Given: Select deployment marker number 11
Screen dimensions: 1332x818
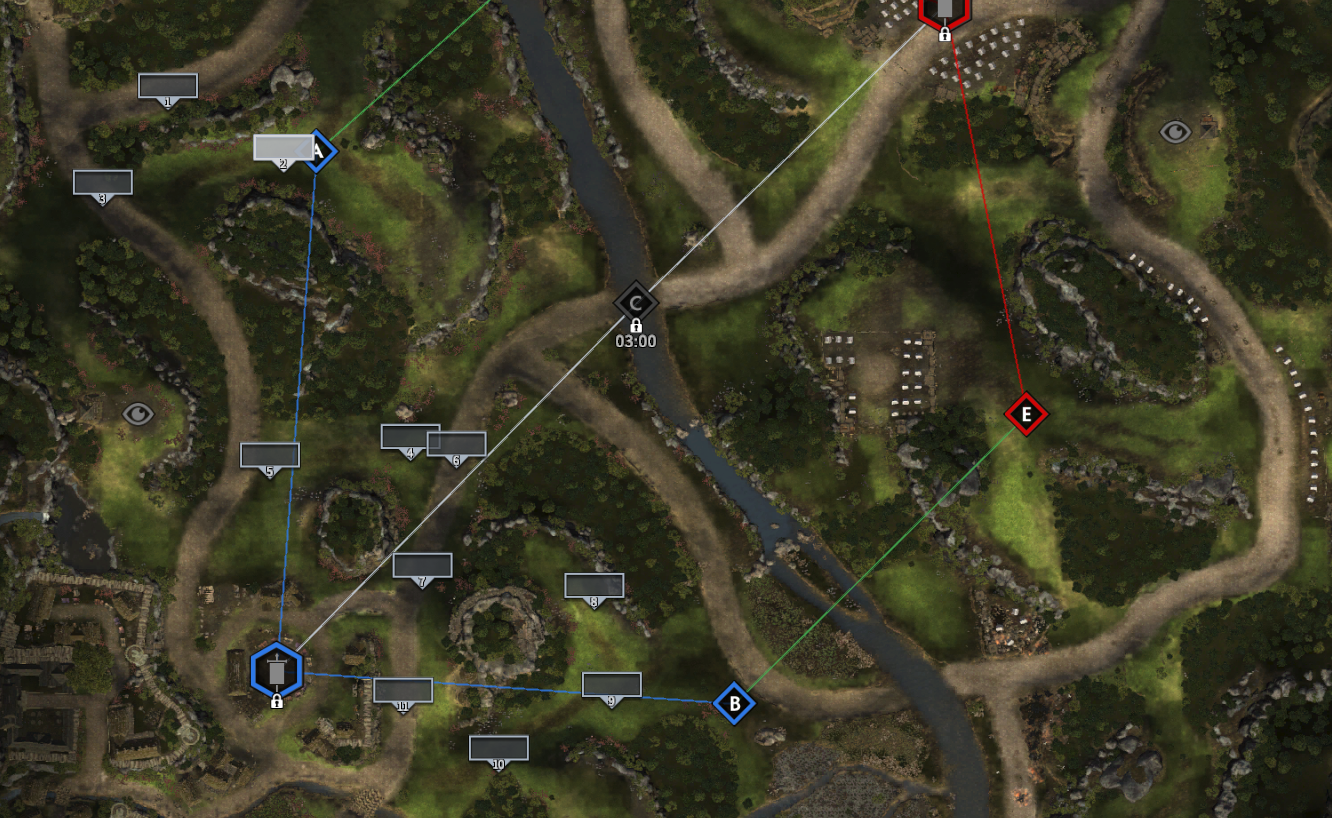Looking at the screenshot, I should pos(403,690).
